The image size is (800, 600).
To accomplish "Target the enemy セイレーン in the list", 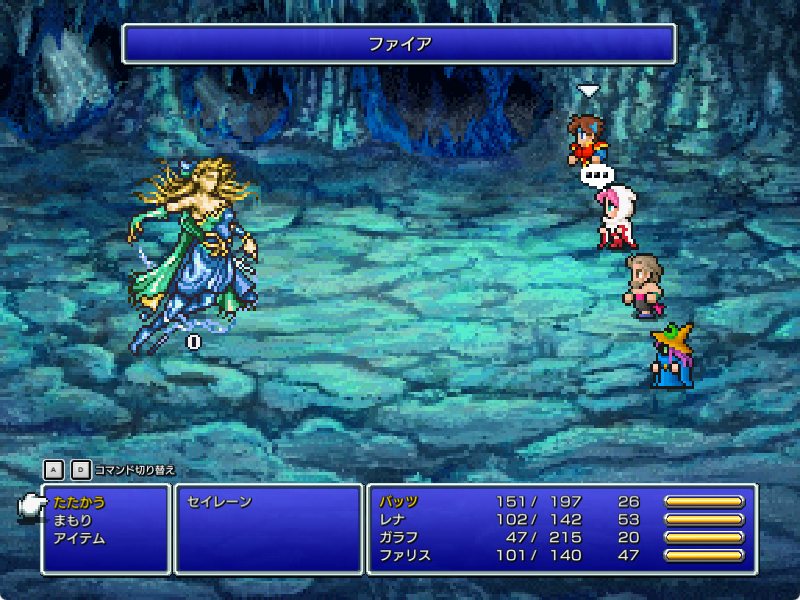I will (x=219, y=502).
